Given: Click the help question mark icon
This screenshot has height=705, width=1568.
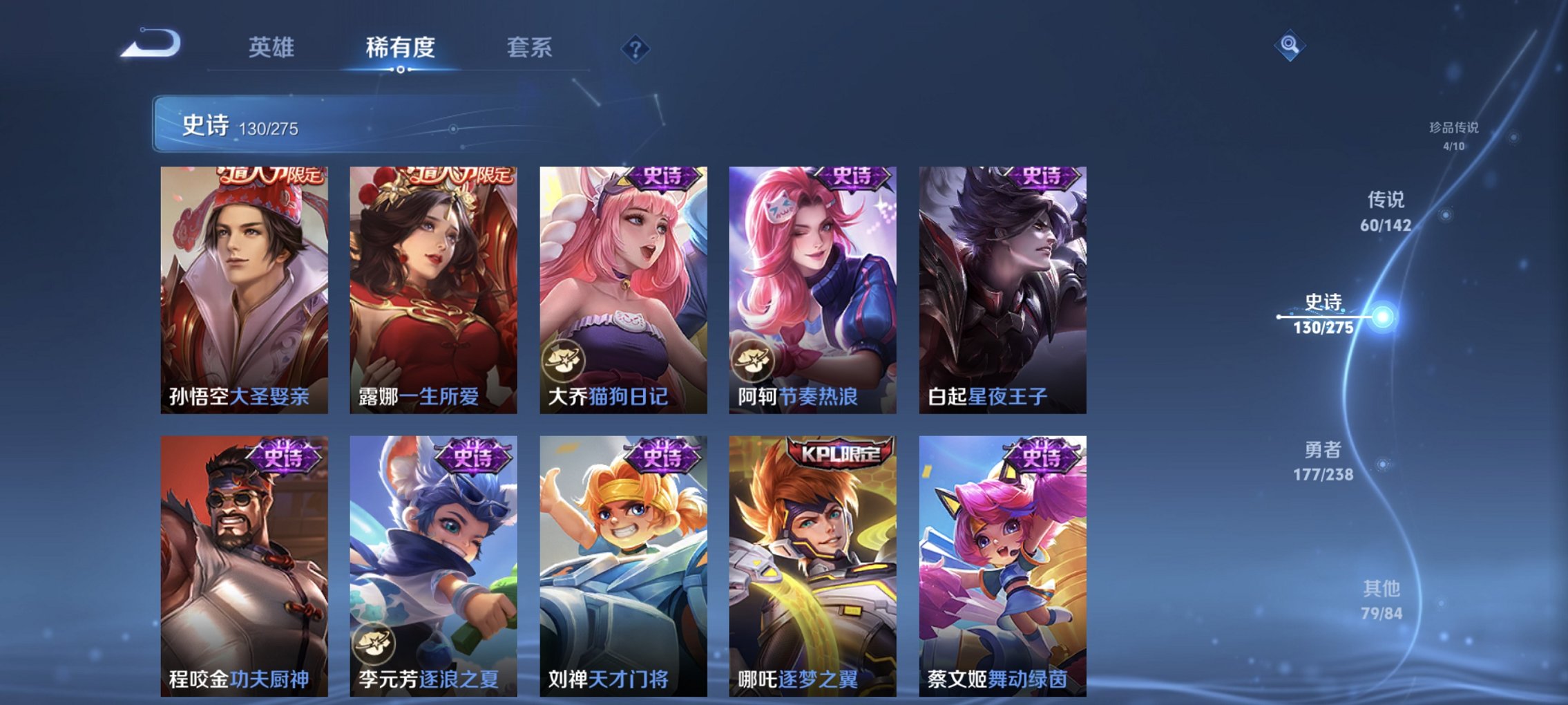Looking at the screenshot, I should click(x=635, y=48).
